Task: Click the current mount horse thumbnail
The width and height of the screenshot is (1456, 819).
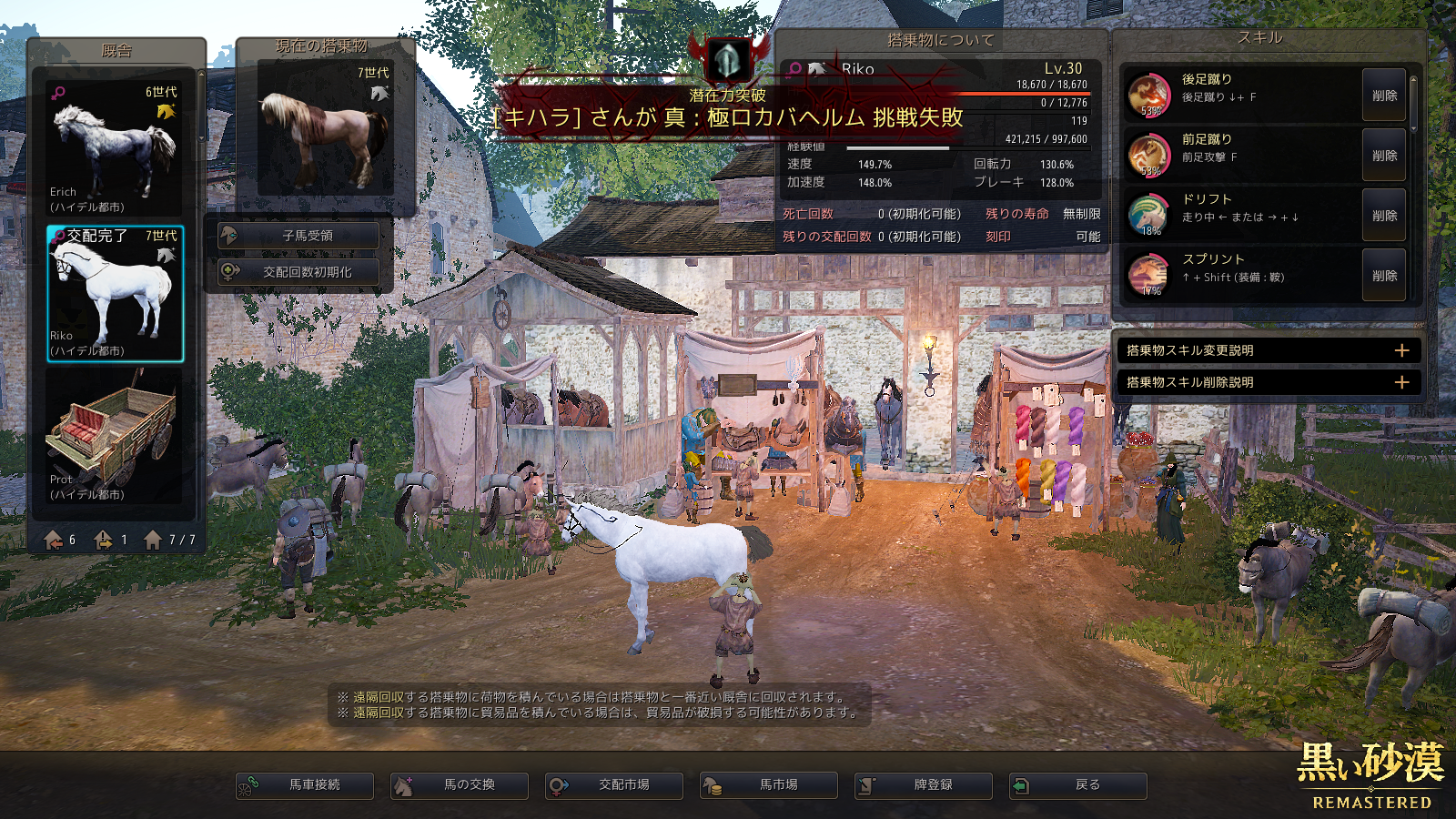Action: click(x=325, y=127)
